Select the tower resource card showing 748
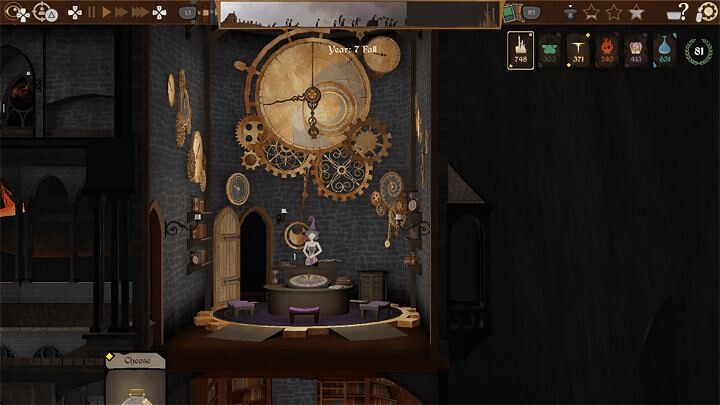The width and height of the screenshot is (720, 405). tap(520, 50)
